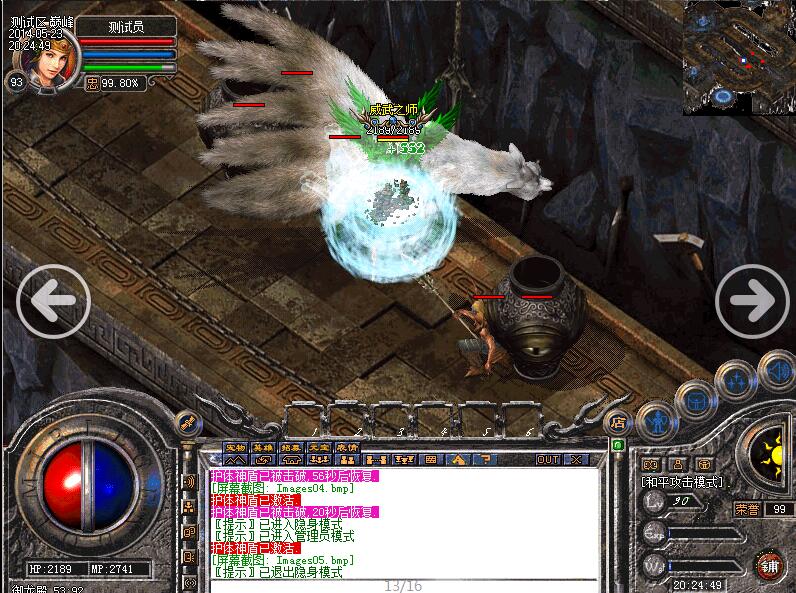This screenshot has height=593, width=796.
Task: Change the 和平攻击模式 attack mode
Action: (x=685, y=482)
